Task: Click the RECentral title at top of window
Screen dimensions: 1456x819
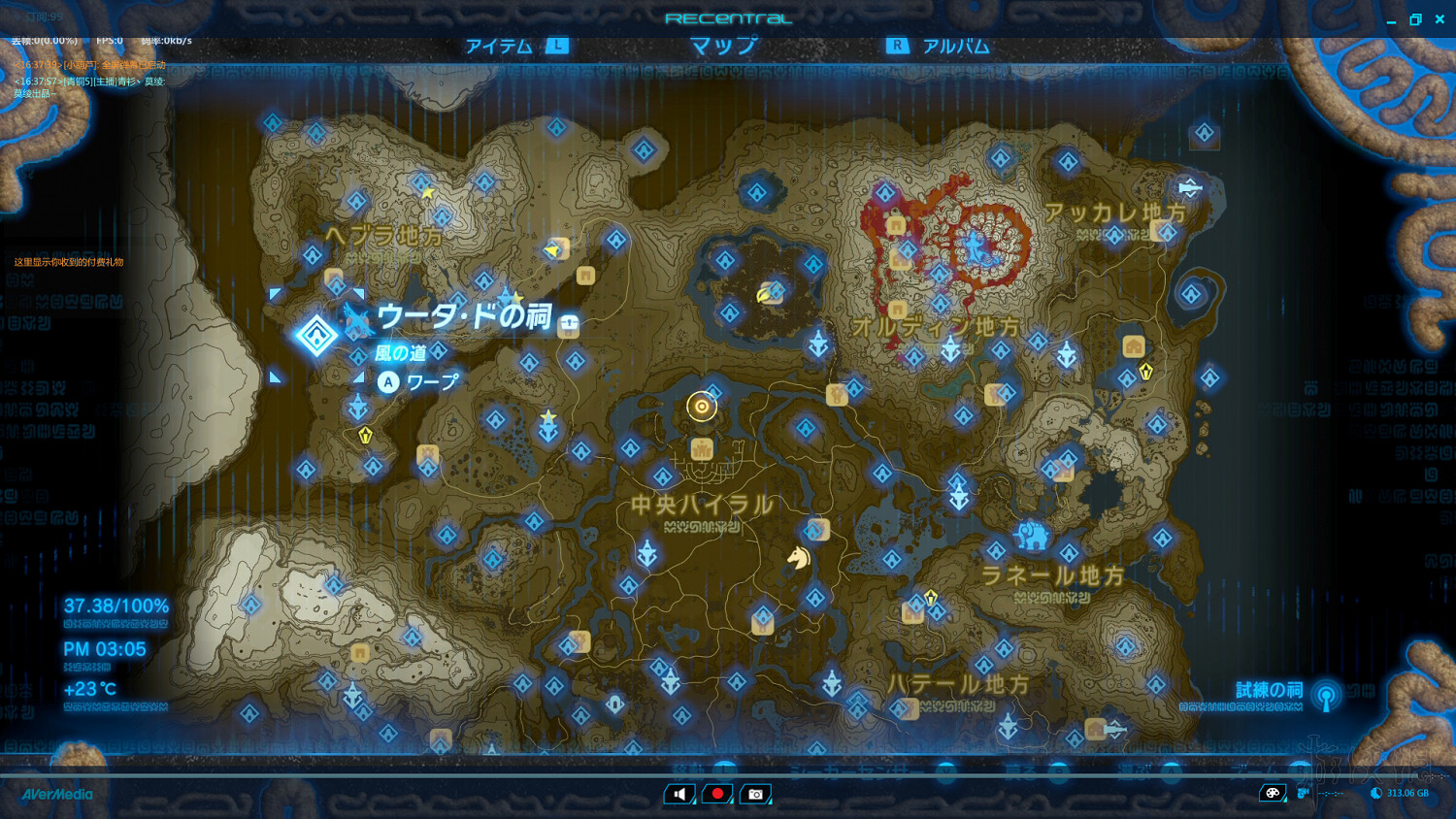Action: [728, 16]
